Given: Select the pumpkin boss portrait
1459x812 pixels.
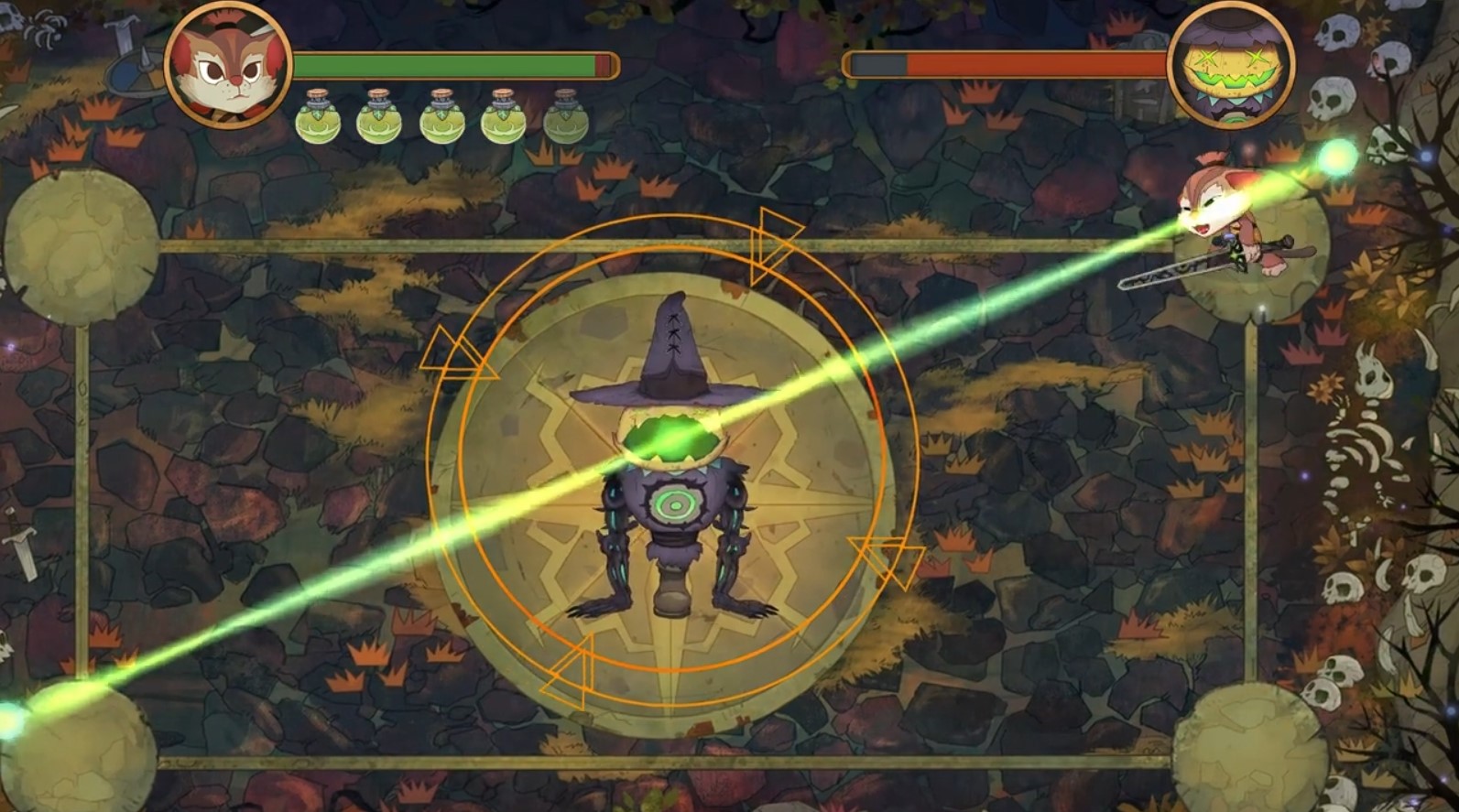Looking at the screenshot, I should [1230, 65].
